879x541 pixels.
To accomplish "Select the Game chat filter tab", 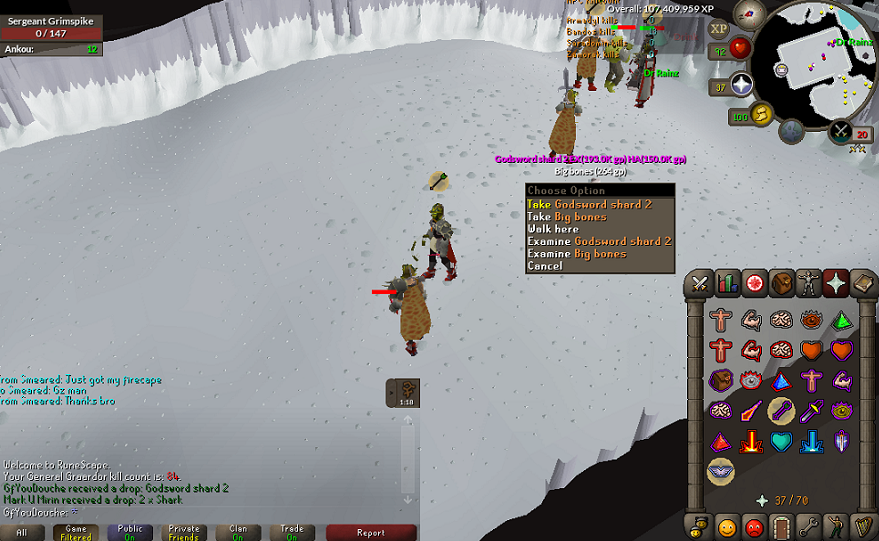I will coord(76,532).
